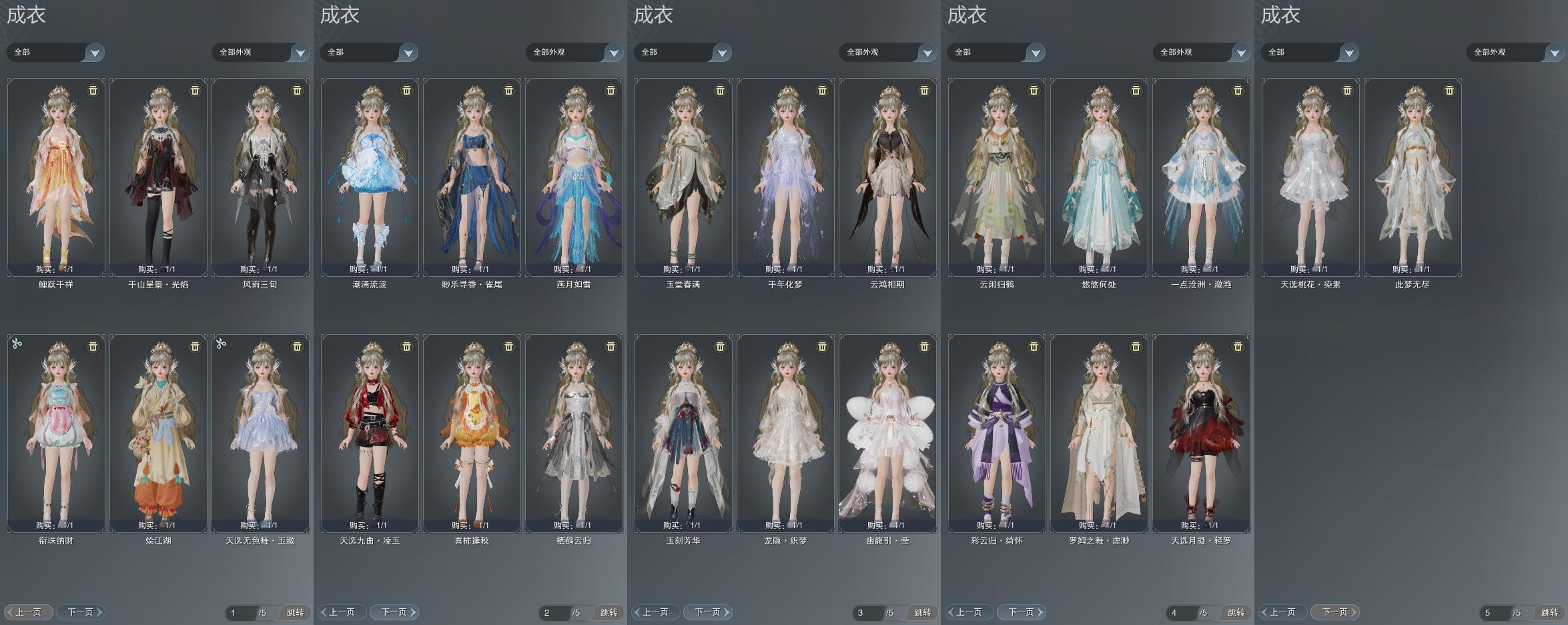
Task: Pick the 幽馥引·莹 outfit card
Action: 887,434
